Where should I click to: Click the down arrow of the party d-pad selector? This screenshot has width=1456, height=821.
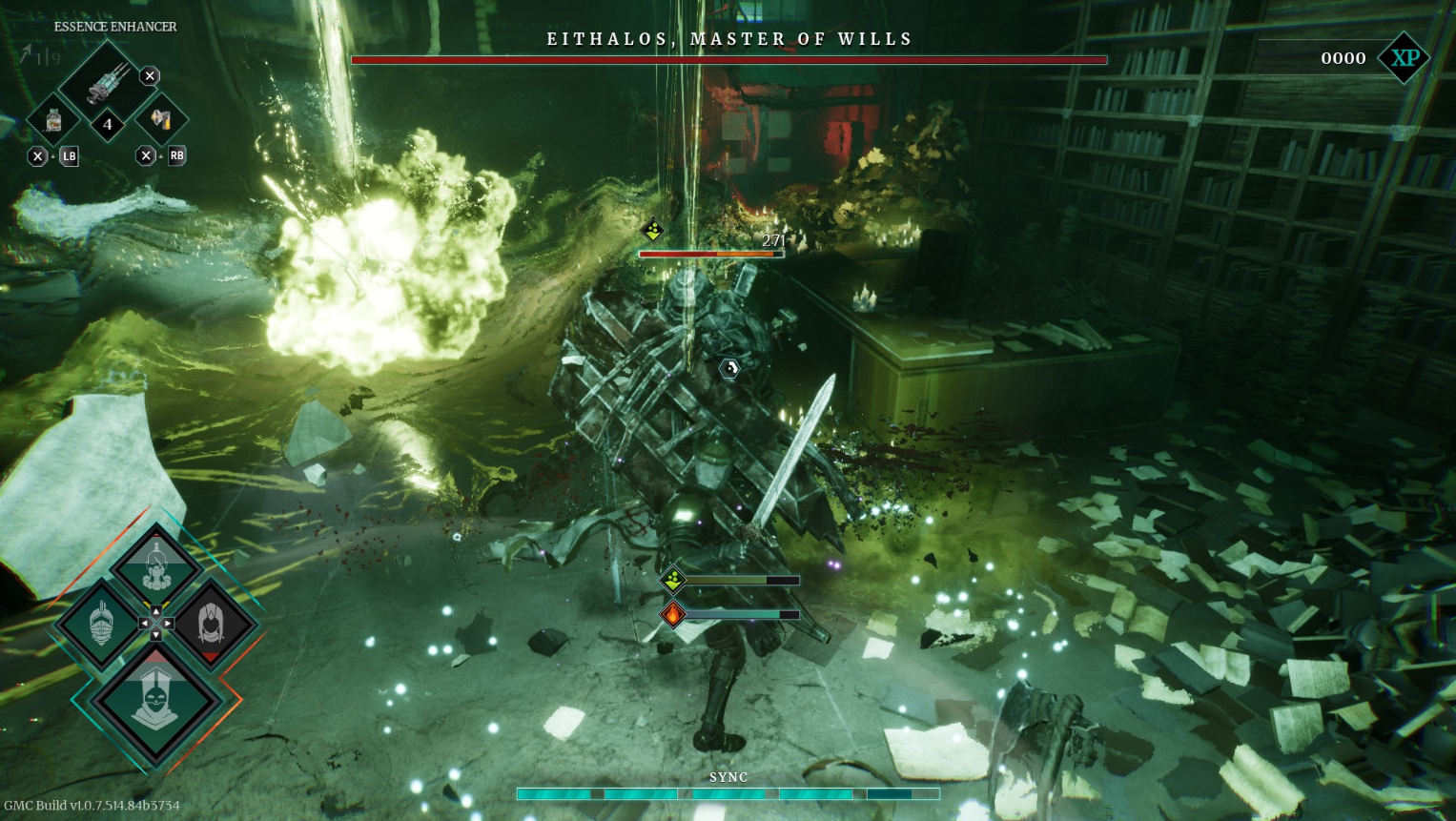coord(156,635)
